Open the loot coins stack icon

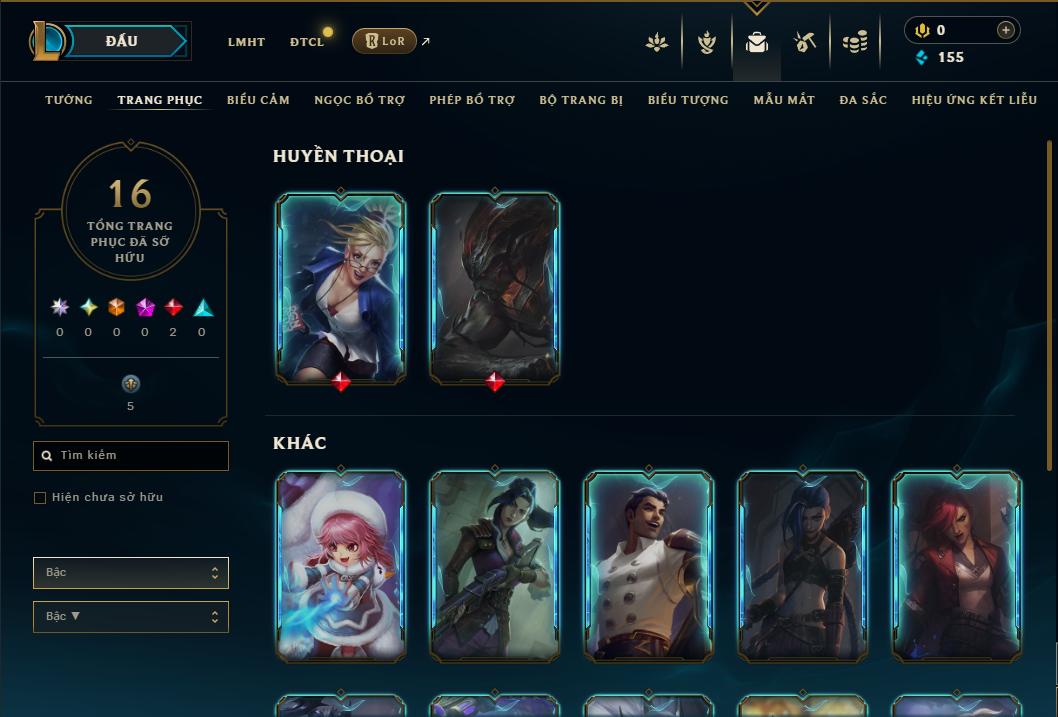855,42
